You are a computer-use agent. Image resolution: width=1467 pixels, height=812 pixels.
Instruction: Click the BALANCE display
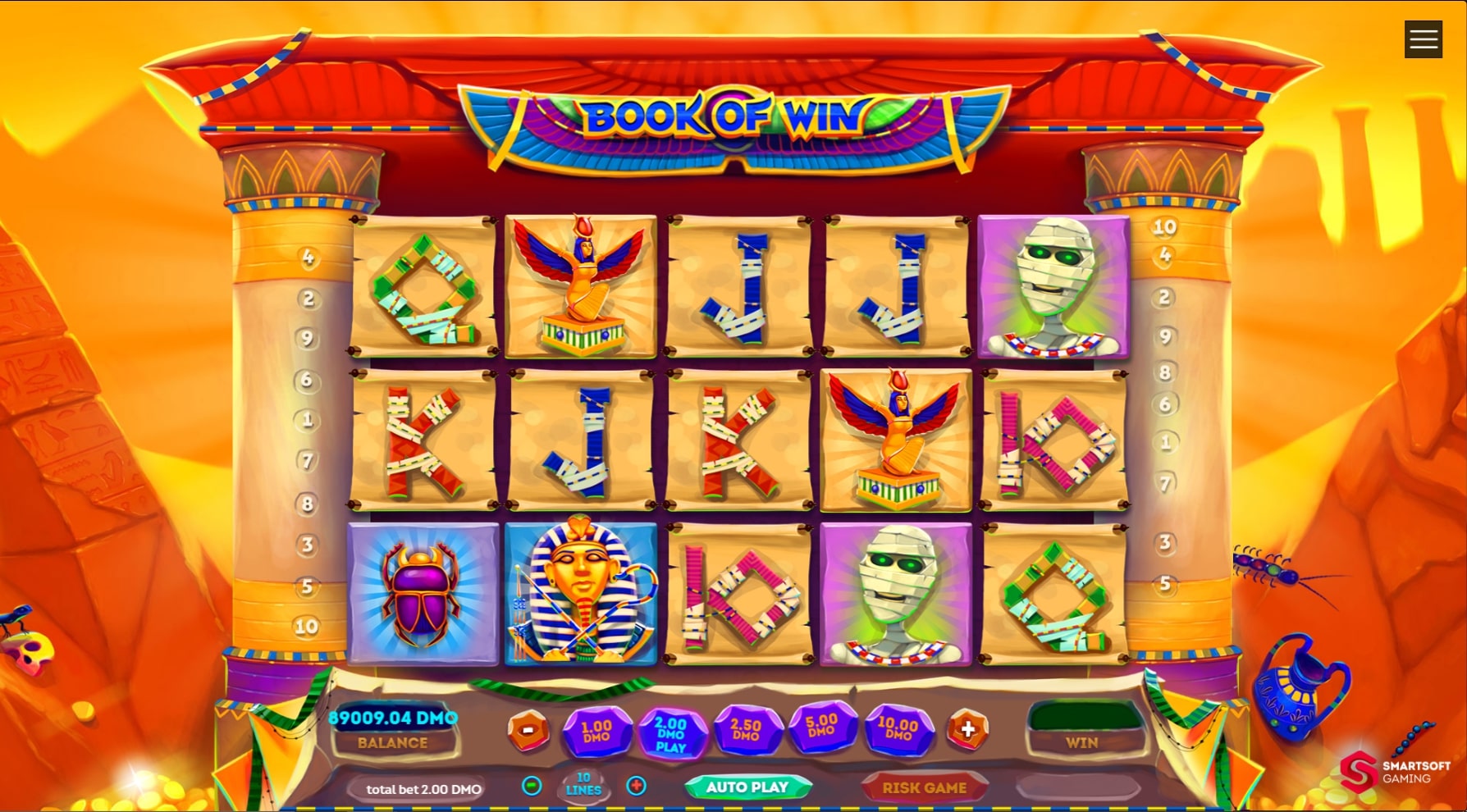coord(393,743)
